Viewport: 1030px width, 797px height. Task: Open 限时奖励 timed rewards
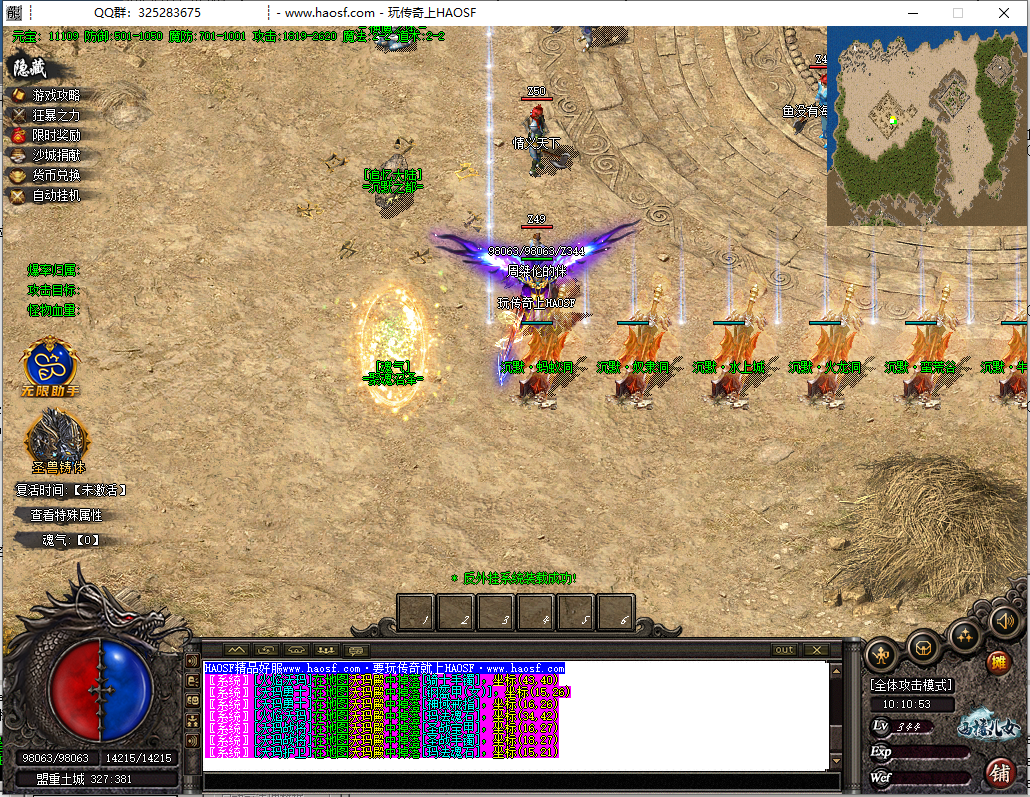click(56, 135)
